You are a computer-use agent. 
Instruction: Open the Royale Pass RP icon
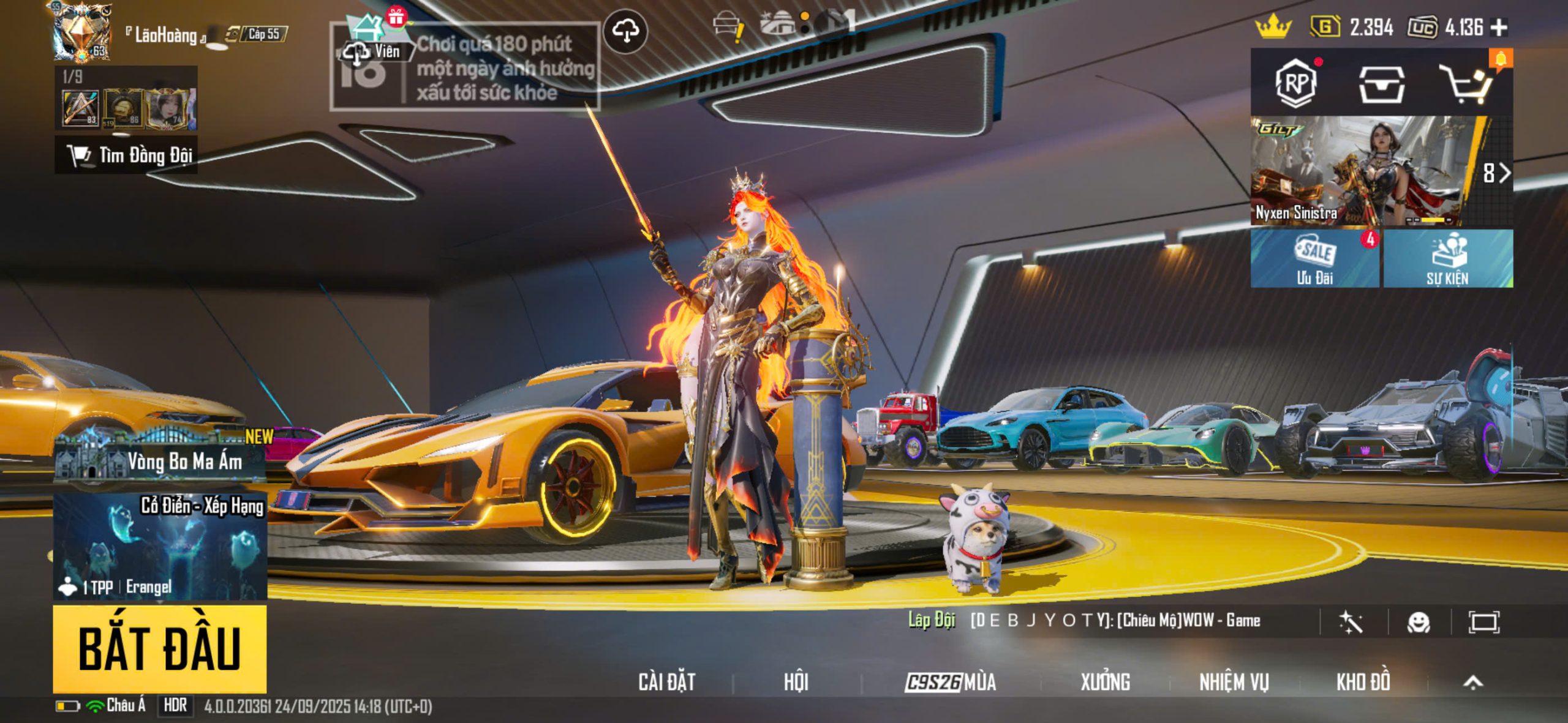(x=1295, y=83)
